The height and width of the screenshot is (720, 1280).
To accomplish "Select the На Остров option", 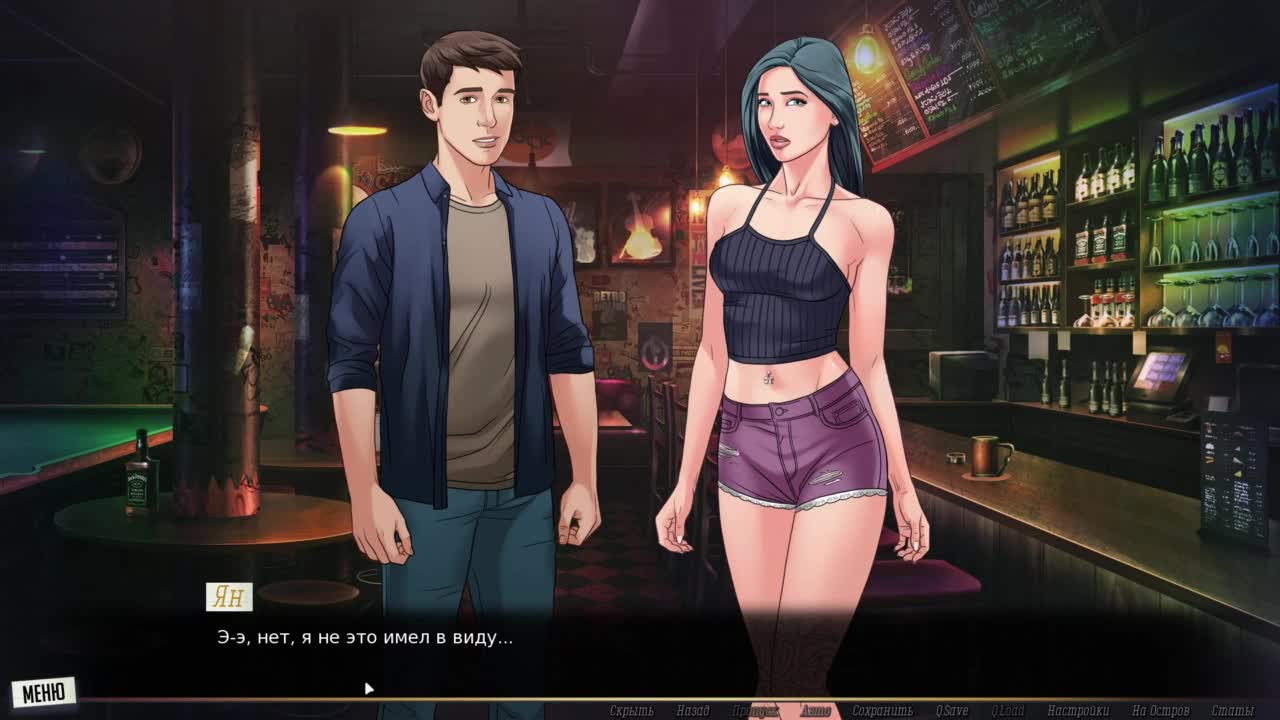I will click(x=1160, y=711).
